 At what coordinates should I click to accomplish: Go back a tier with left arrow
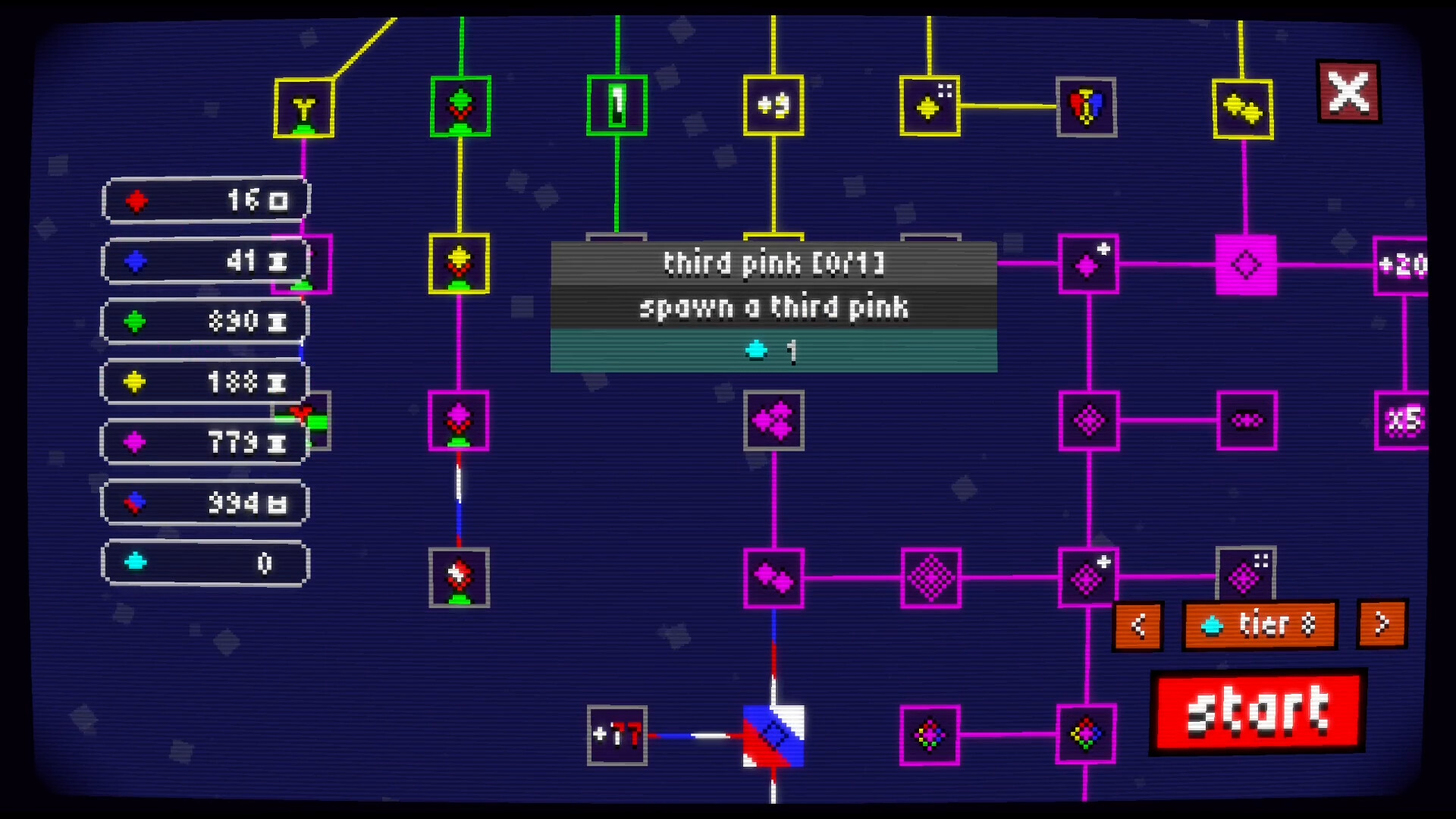tap(1137, 626)
